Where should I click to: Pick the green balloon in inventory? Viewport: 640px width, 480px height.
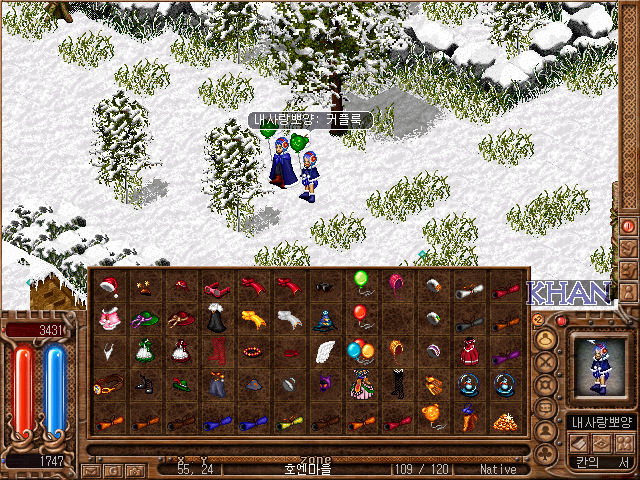(x=360, y=282)
